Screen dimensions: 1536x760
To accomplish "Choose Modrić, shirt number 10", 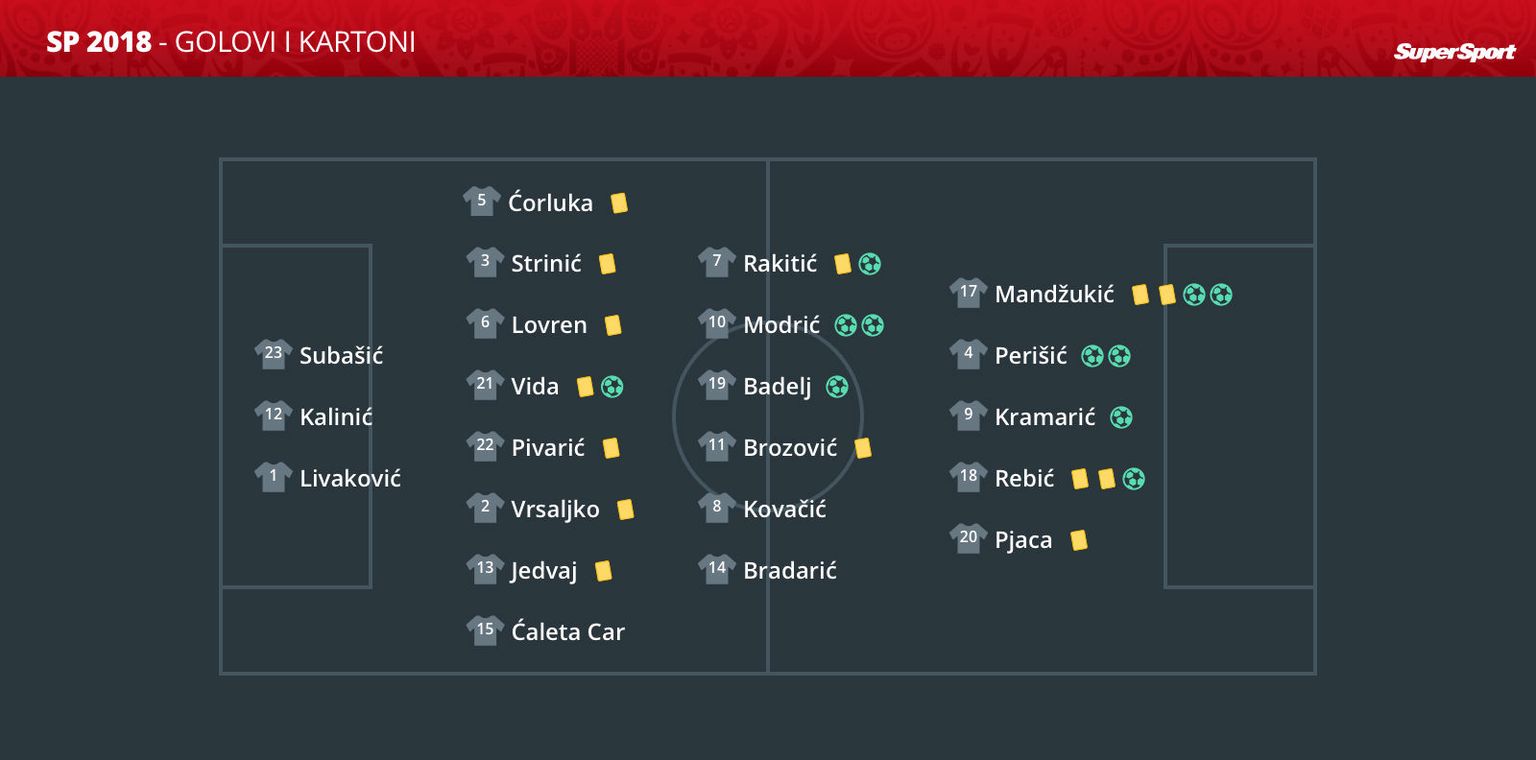I will (x=781, y=325).
